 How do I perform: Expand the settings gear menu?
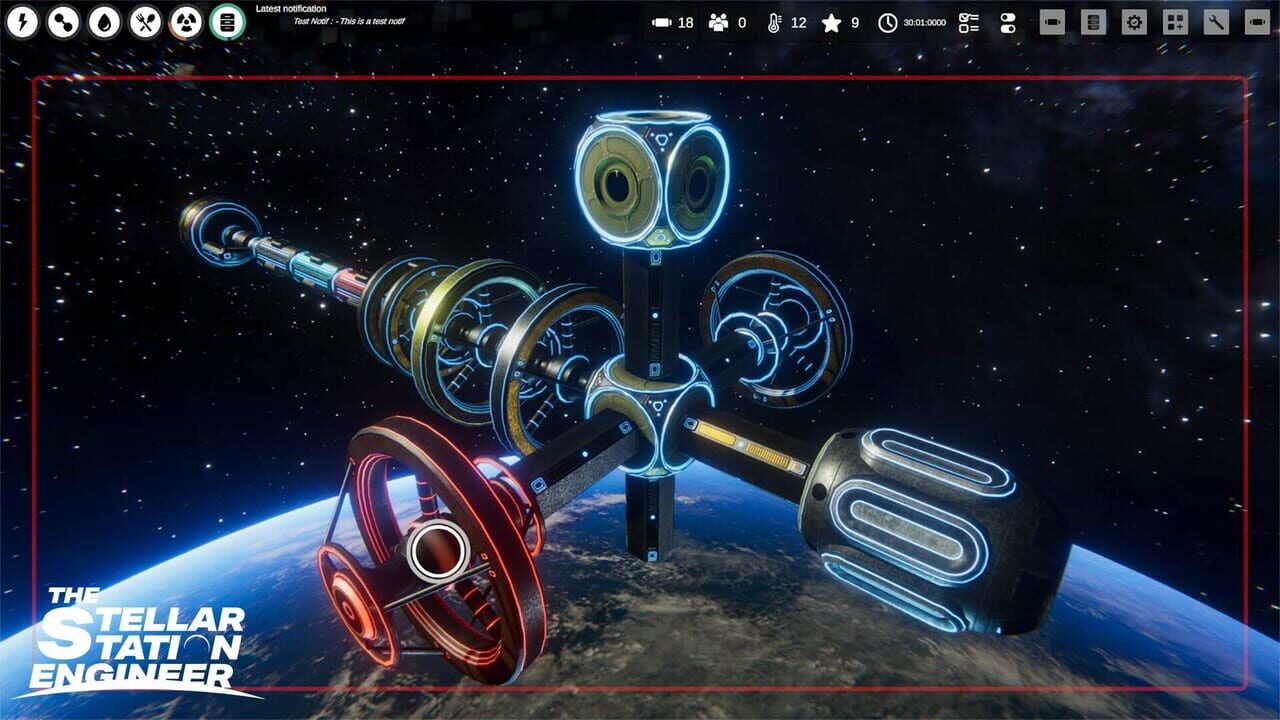1135,22
